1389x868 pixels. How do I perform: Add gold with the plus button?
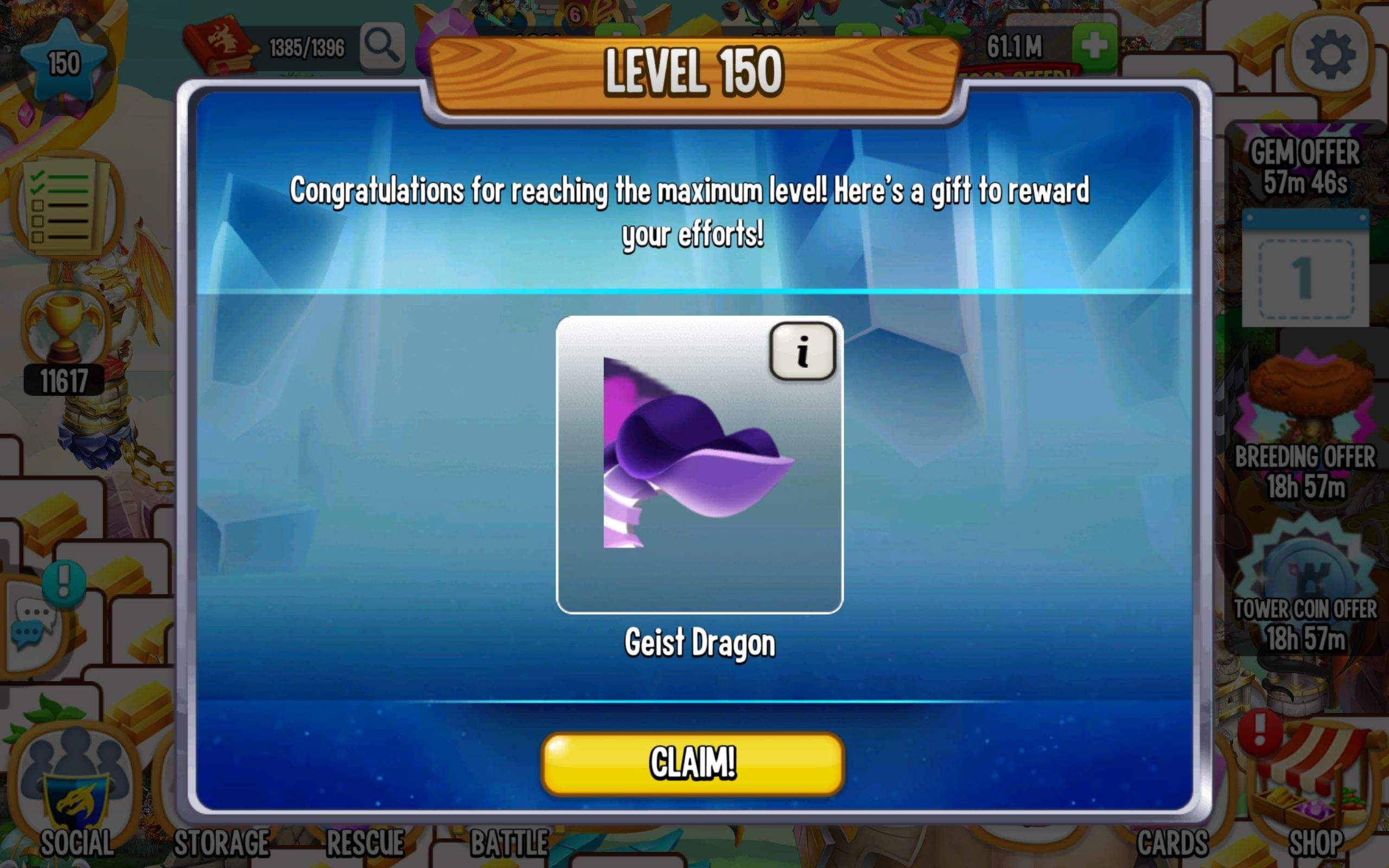[x=1095, y=46]
